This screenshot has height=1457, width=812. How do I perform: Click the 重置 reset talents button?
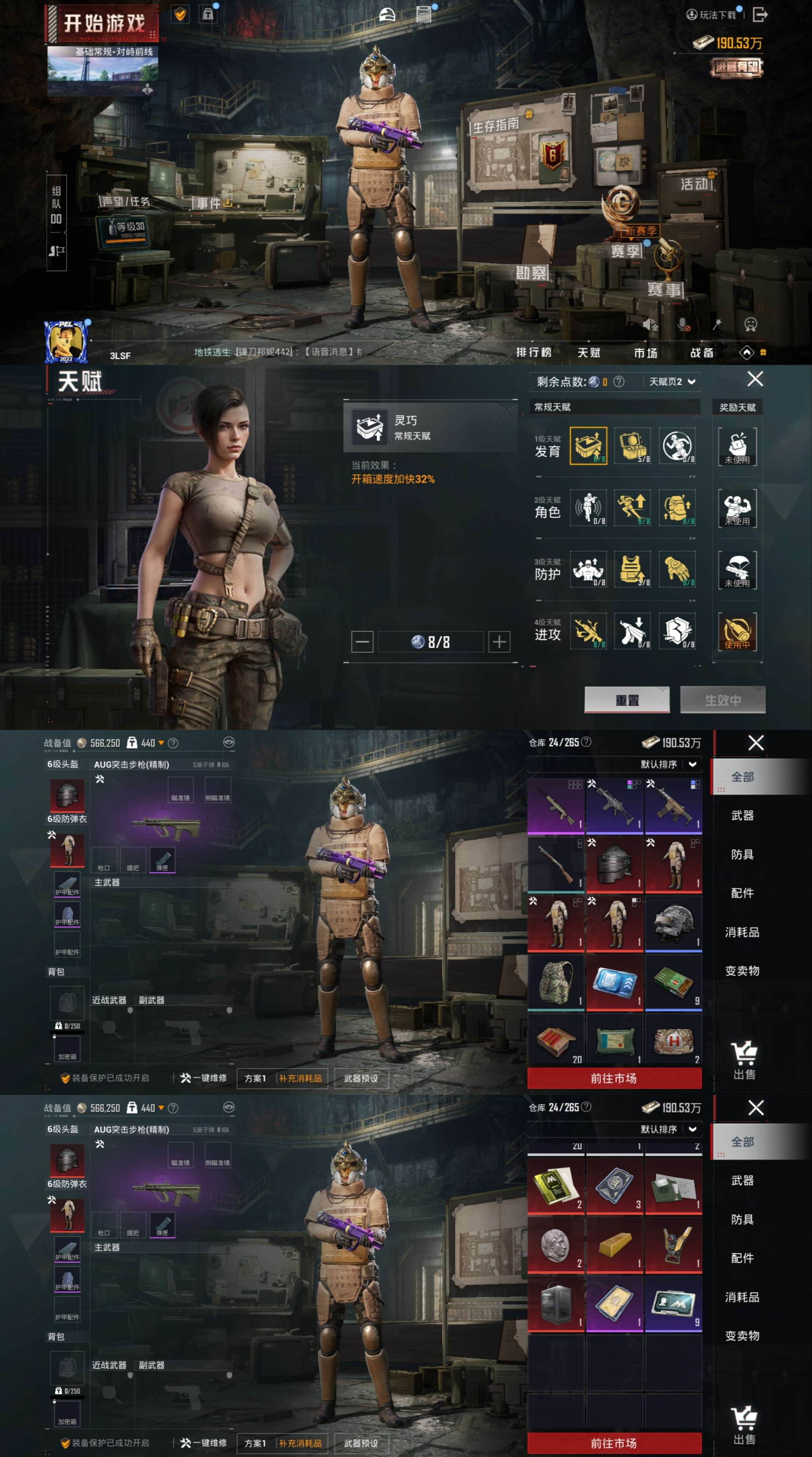coord(626,700)
